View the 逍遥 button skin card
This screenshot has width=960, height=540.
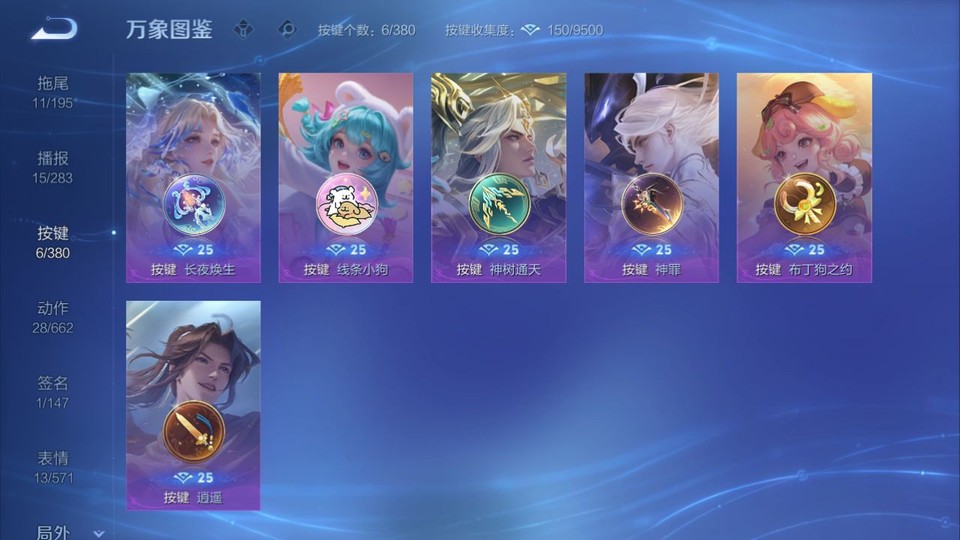193,405
